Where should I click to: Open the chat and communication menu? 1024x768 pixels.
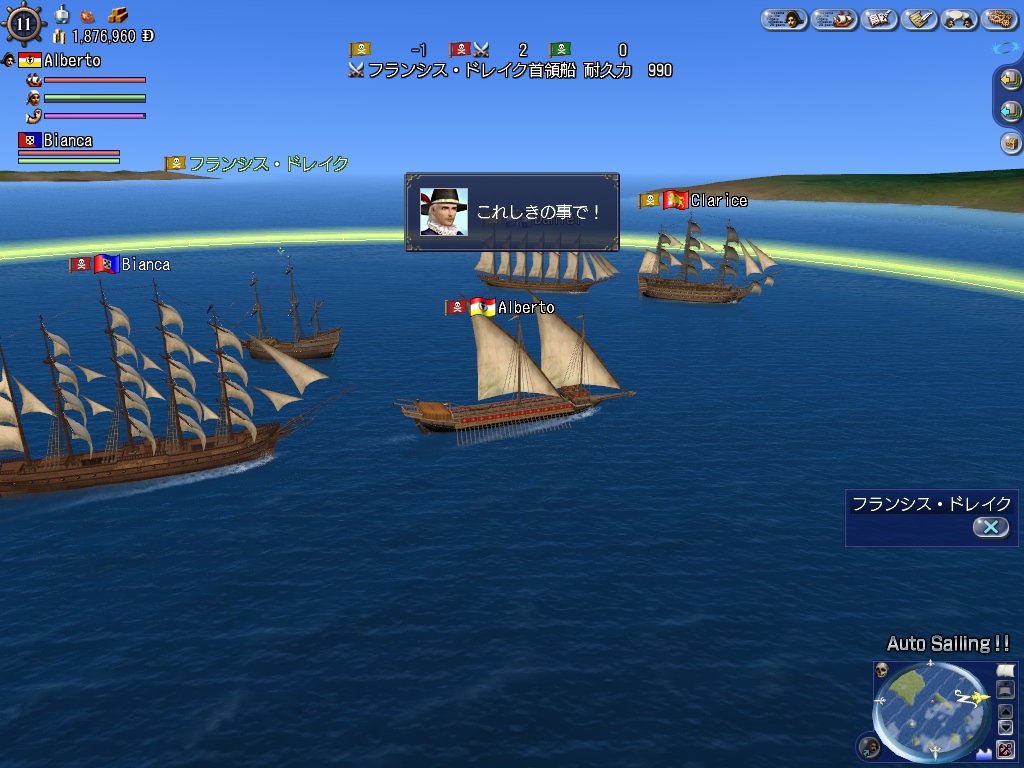point(958,19)
